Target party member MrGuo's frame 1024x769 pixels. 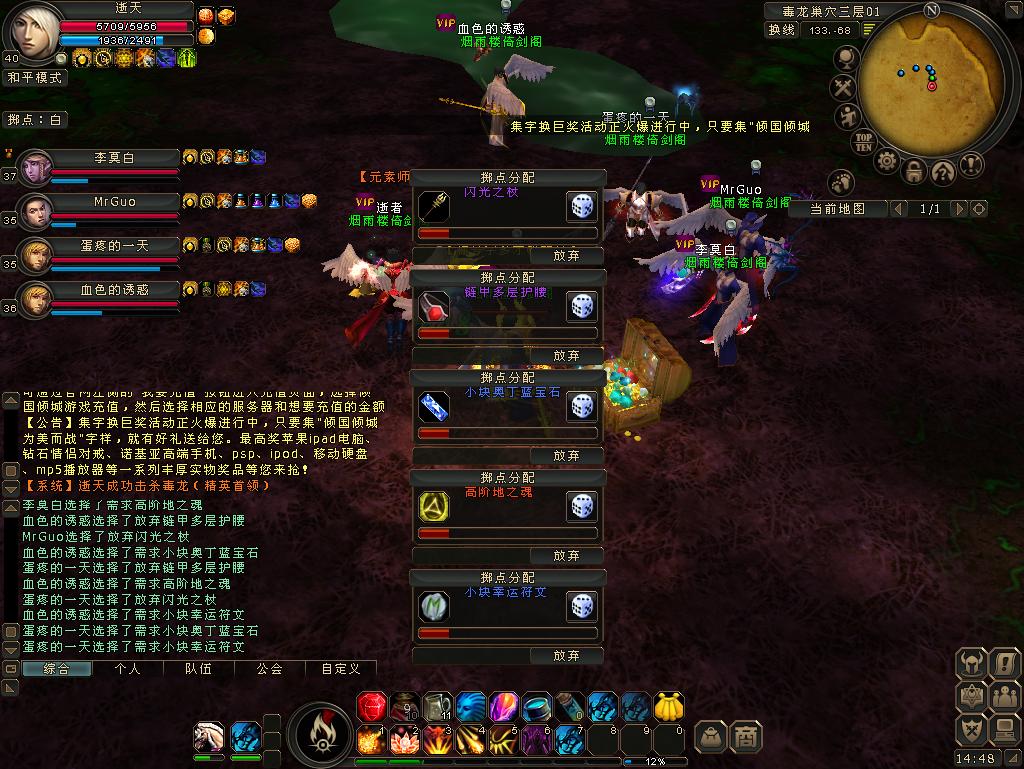114,202
